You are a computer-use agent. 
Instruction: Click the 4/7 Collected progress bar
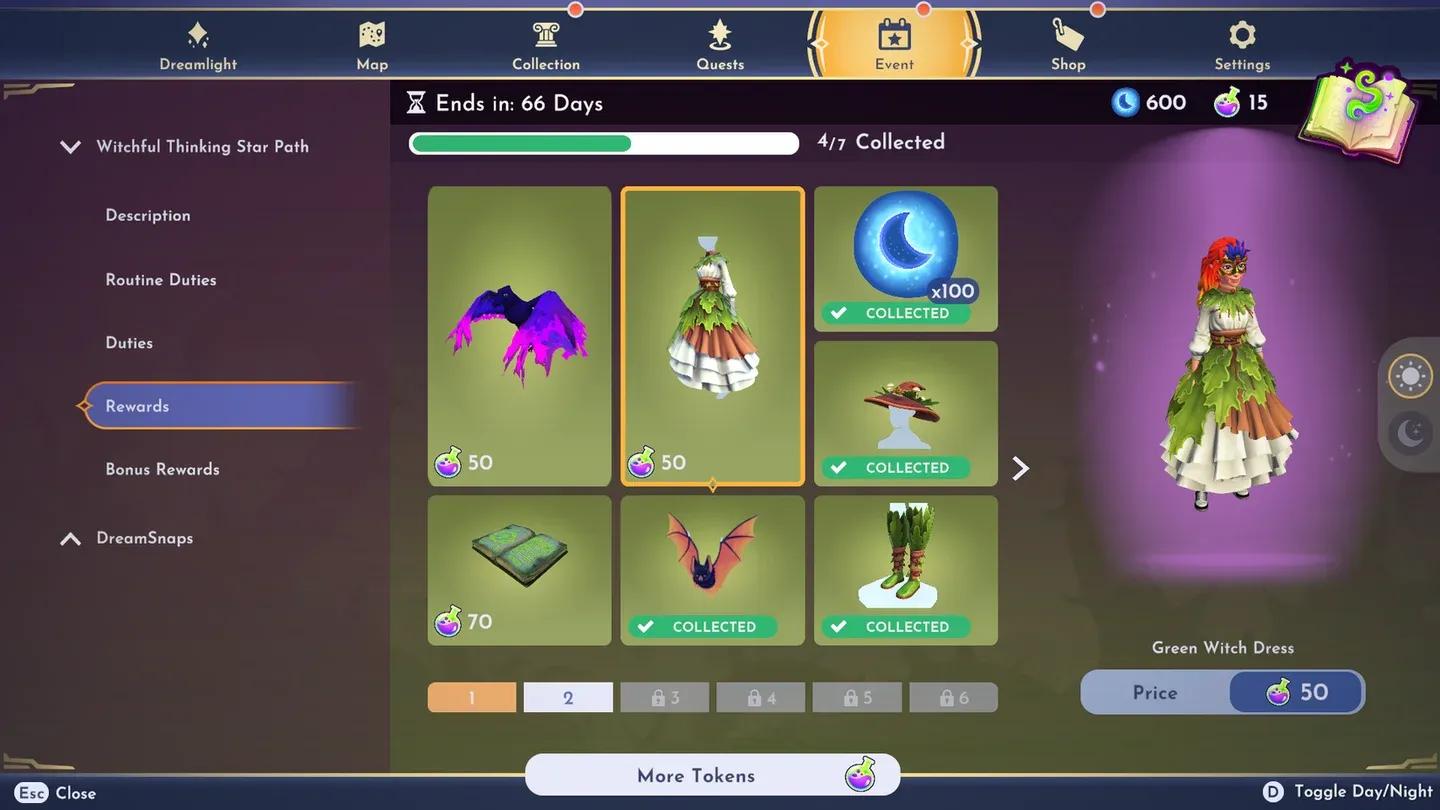602,143
